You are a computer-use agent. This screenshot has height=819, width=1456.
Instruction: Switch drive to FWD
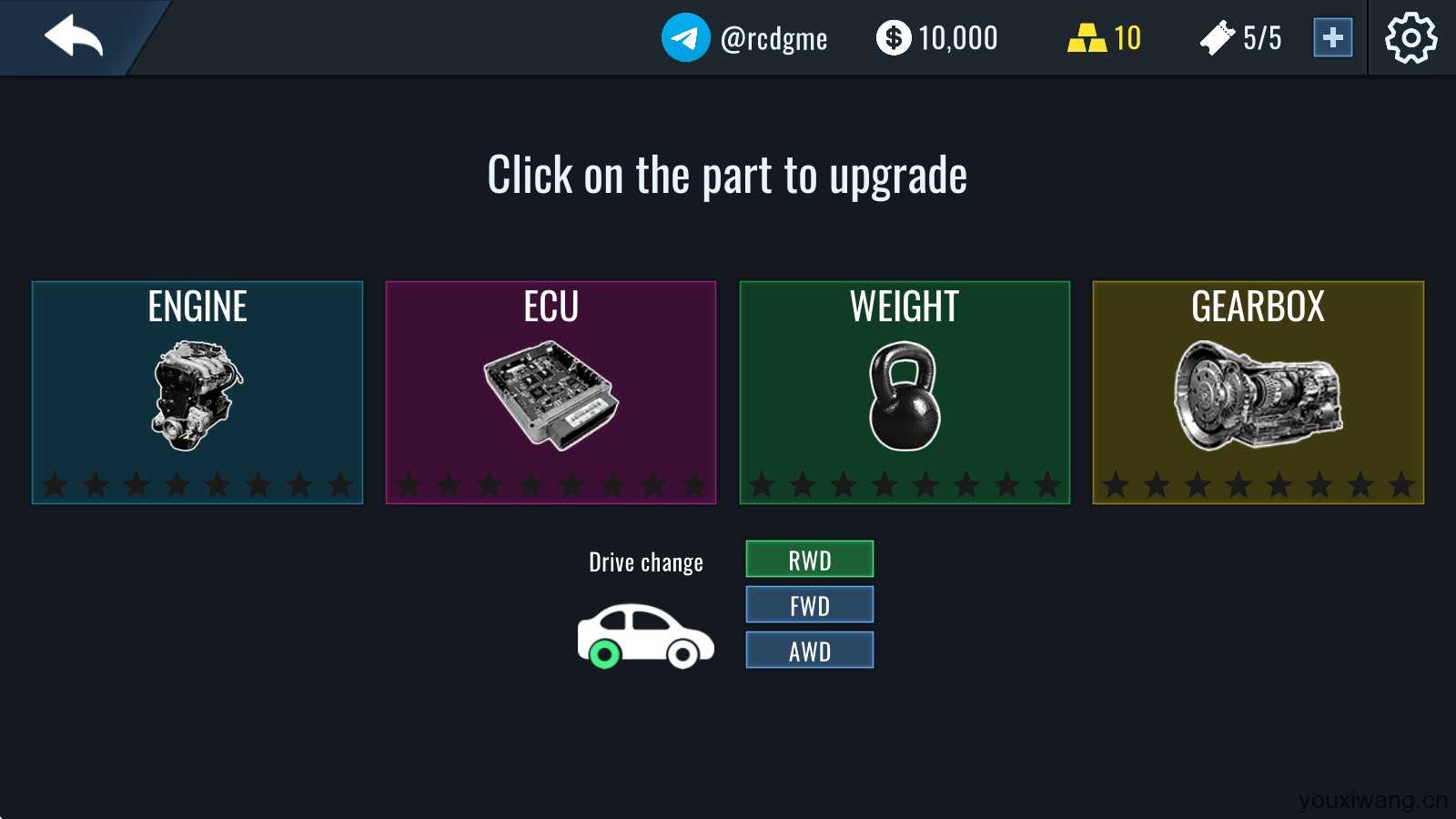tap(809, 604)
